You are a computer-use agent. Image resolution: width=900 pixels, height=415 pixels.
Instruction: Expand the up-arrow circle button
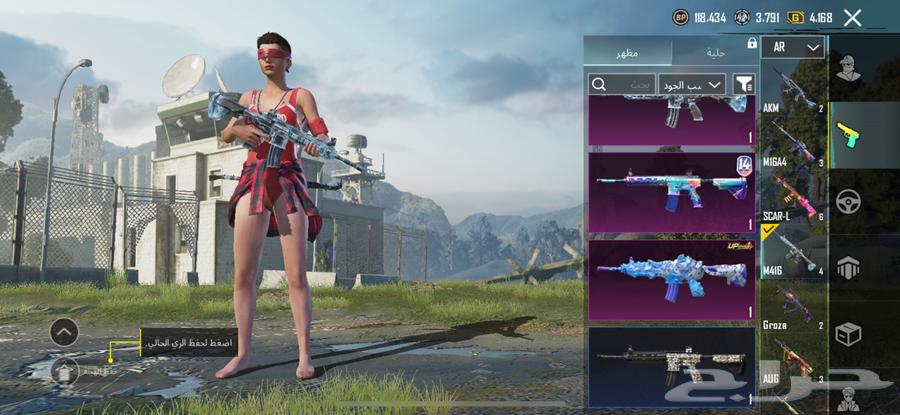click(63, 332)
